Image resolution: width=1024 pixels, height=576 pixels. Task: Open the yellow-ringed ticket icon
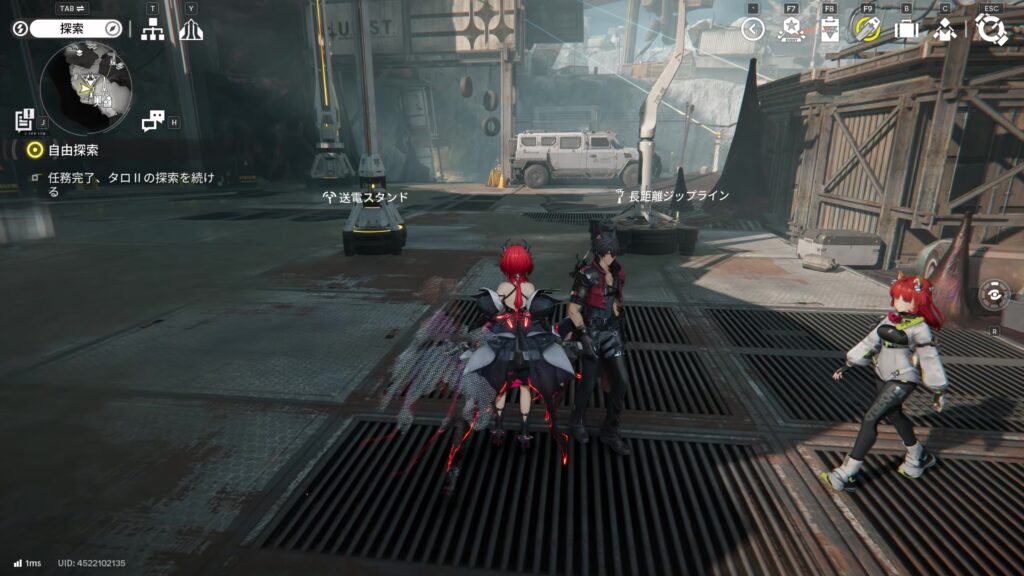coord(865,28)
